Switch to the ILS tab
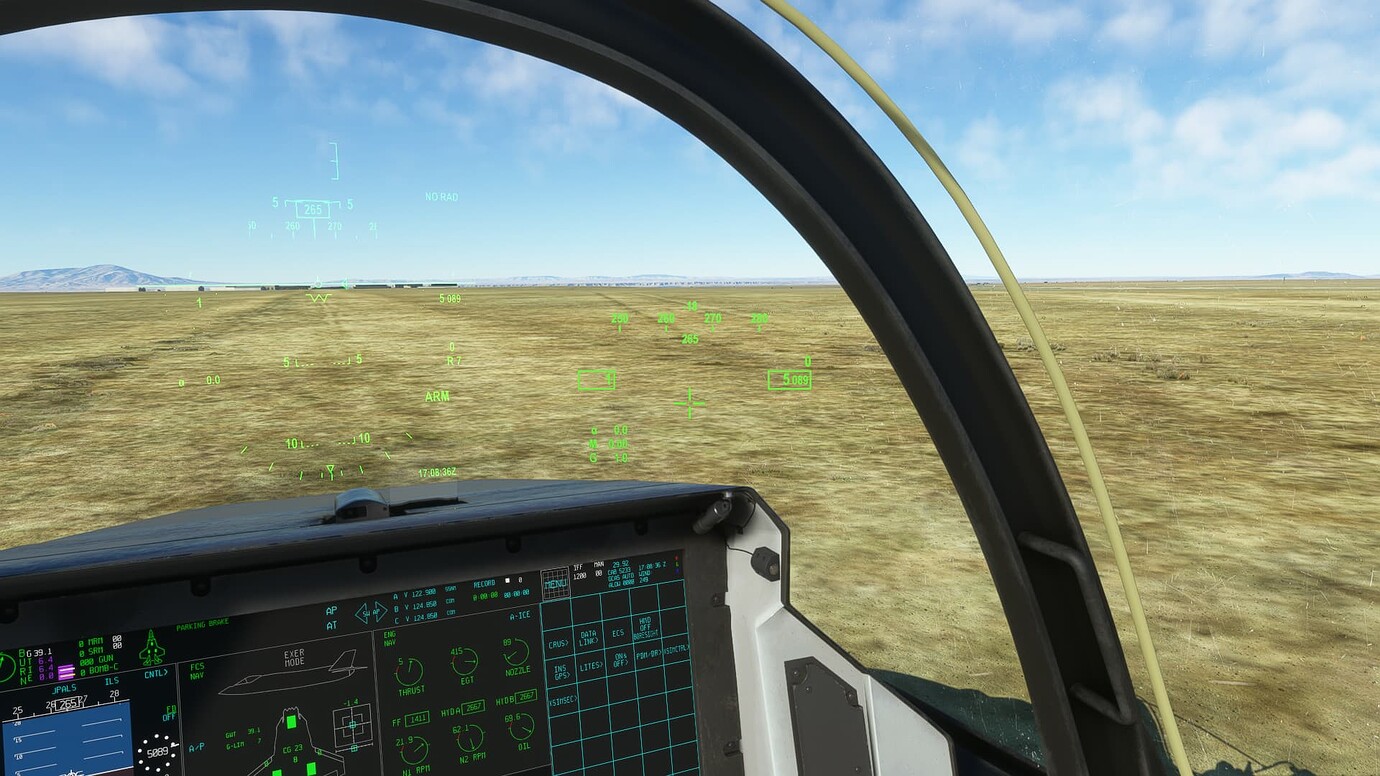The image size is (1380, 776). (x=110, y=680)
